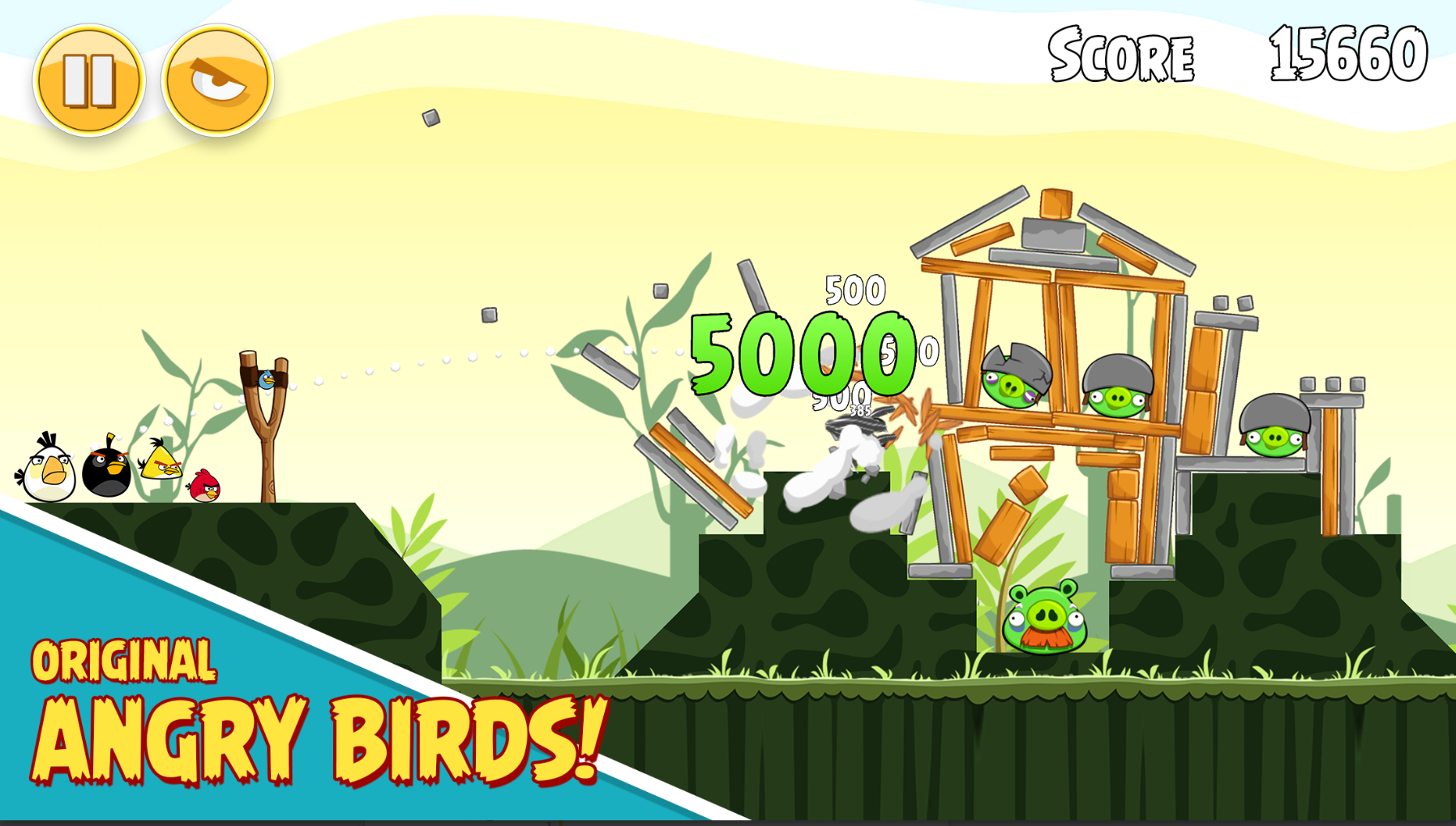Click the Score label at the top
Screen dimensions: 1456x826
[x=1120, y=53]
